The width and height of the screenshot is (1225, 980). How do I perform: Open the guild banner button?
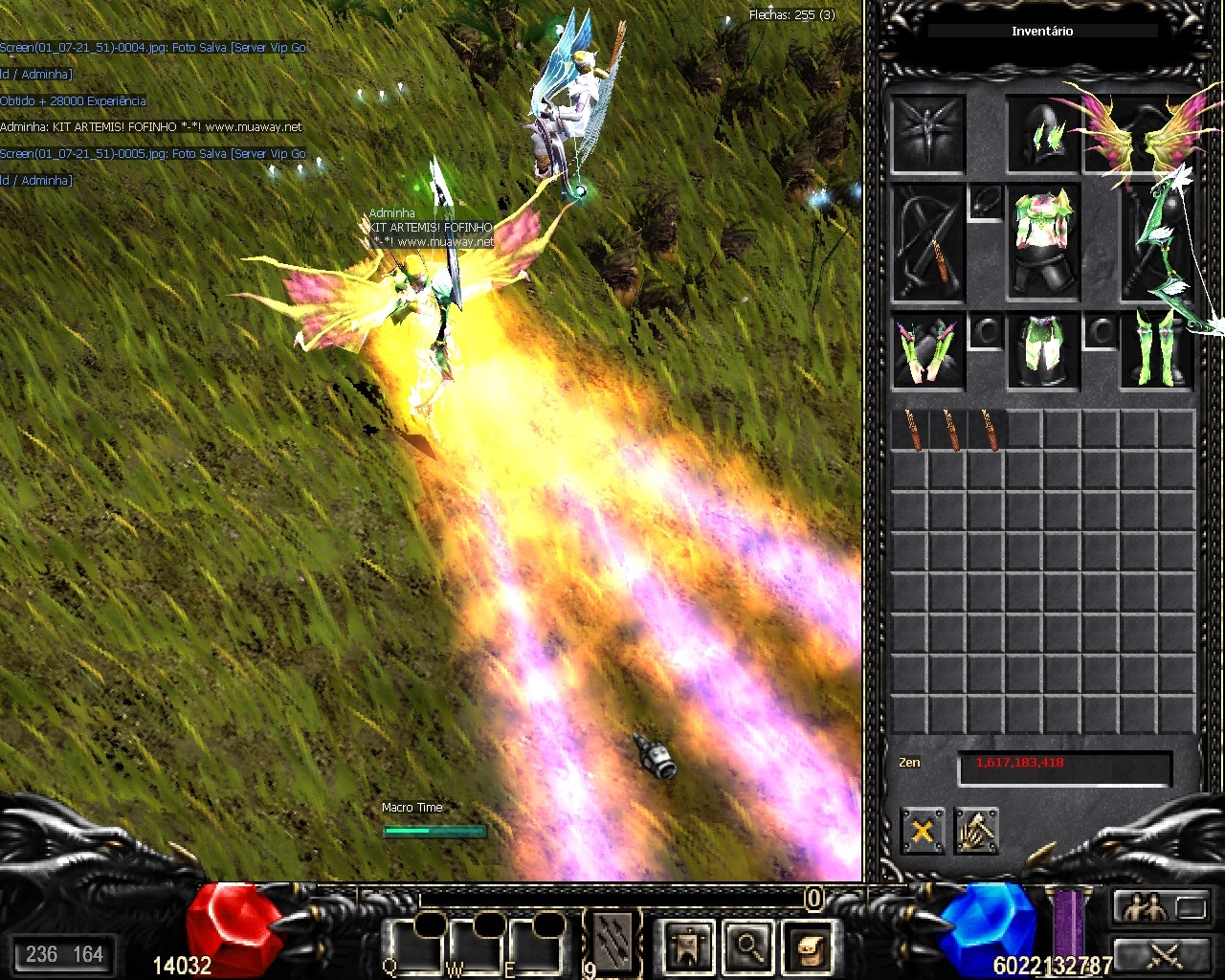pyautogui.click(x=688, y=946)
